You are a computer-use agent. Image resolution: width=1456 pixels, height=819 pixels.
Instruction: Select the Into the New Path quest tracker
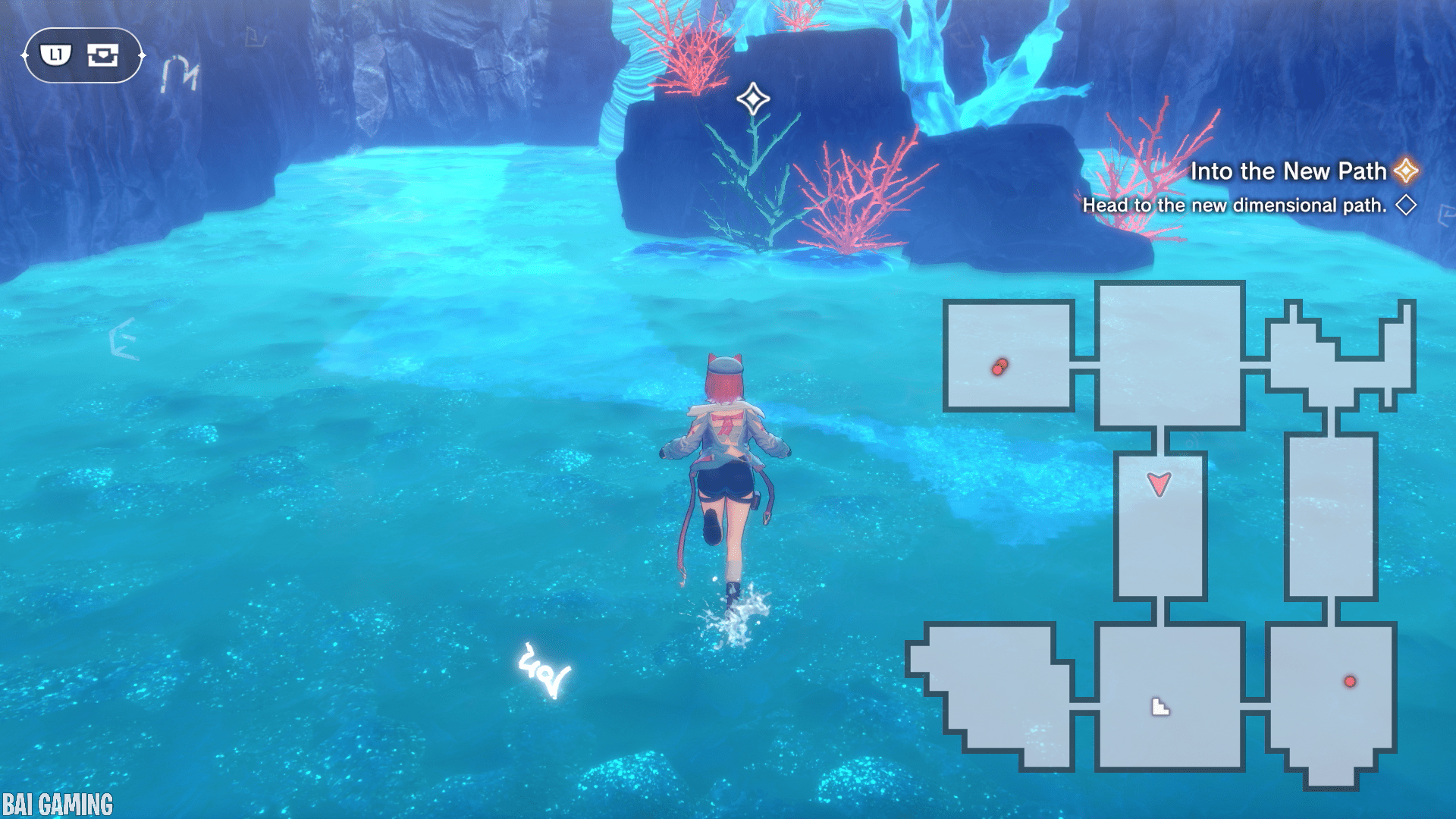tap(1288, 171)
